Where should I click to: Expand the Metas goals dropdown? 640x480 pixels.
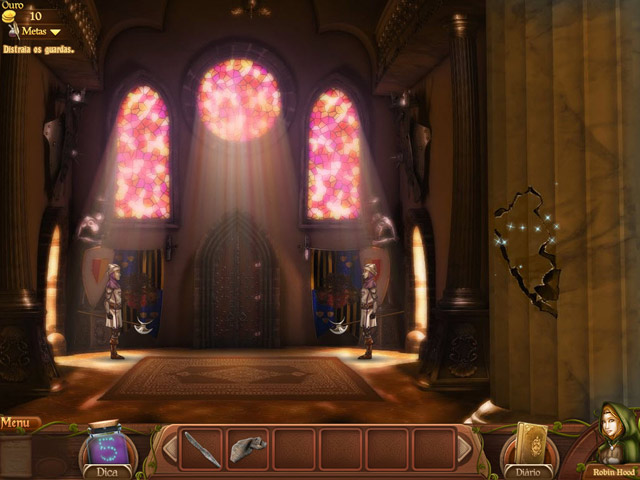click(40, 31)
